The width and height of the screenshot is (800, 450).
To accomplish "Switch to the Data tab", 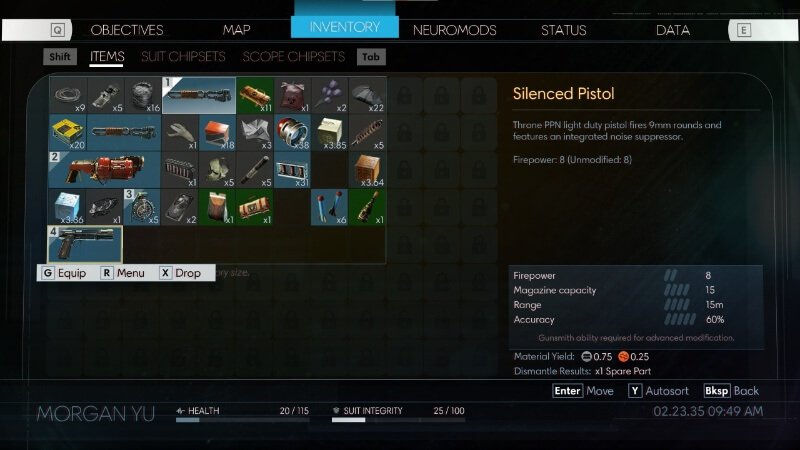I will click(x=672, y=30).
